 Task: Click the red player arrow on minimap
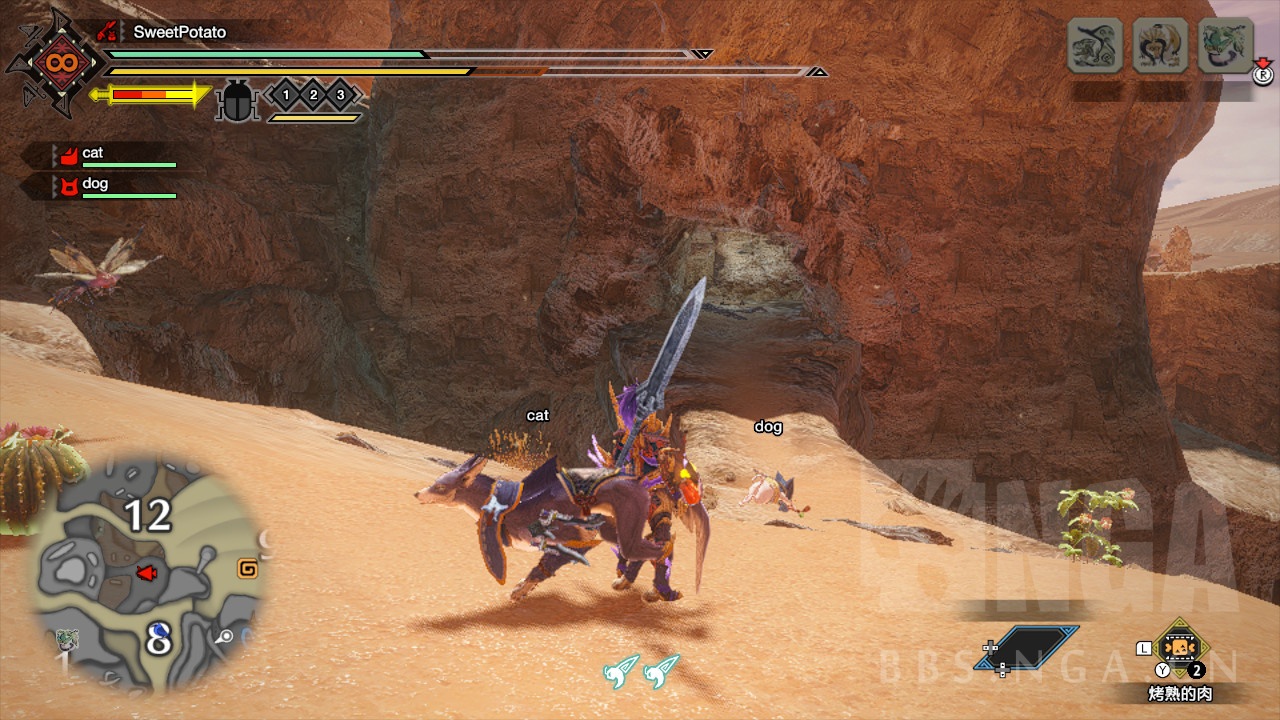(147, 573)
